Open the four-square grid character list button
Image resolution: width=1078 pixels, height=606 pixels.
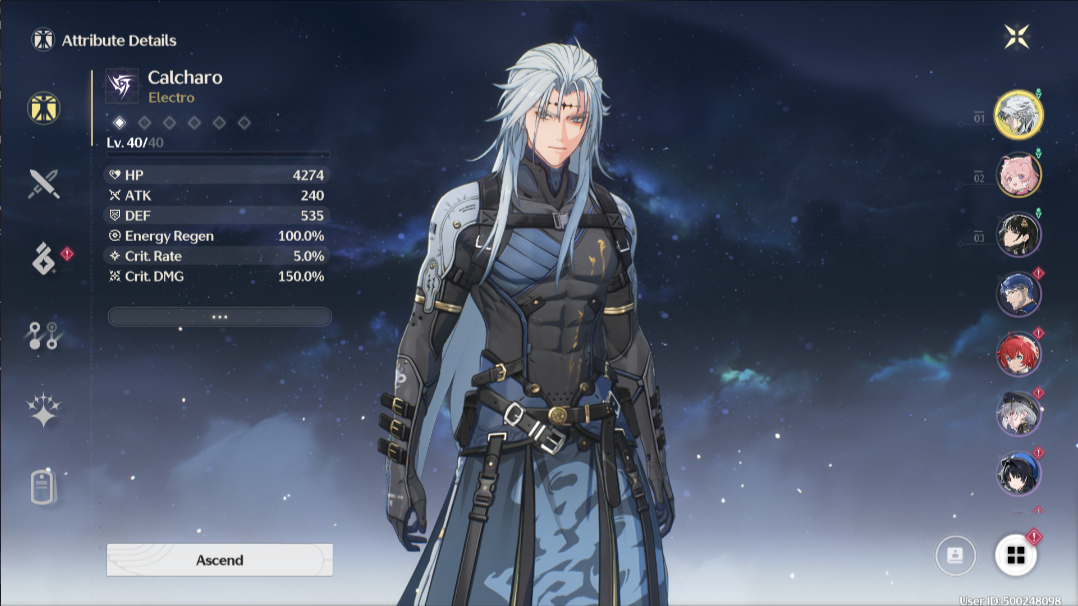point(1015,556)
